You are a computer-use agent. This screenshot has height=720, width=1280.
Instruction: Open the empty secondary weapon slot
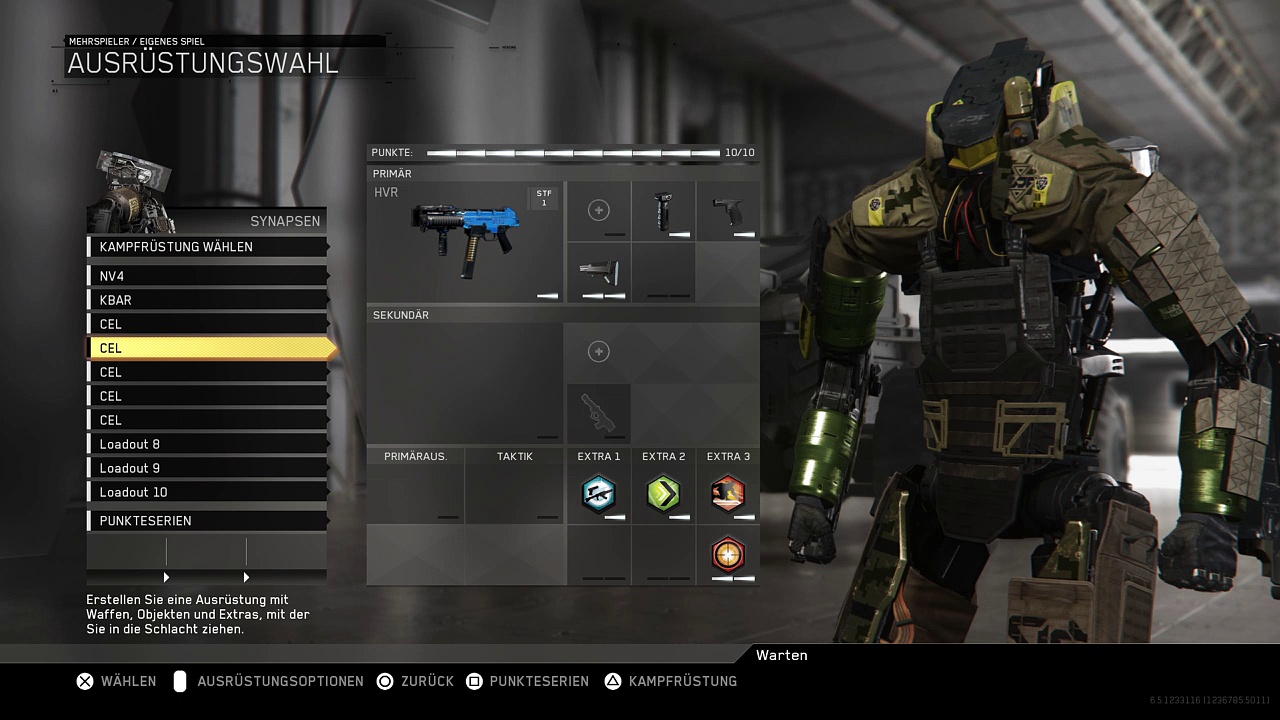[465, 383]
